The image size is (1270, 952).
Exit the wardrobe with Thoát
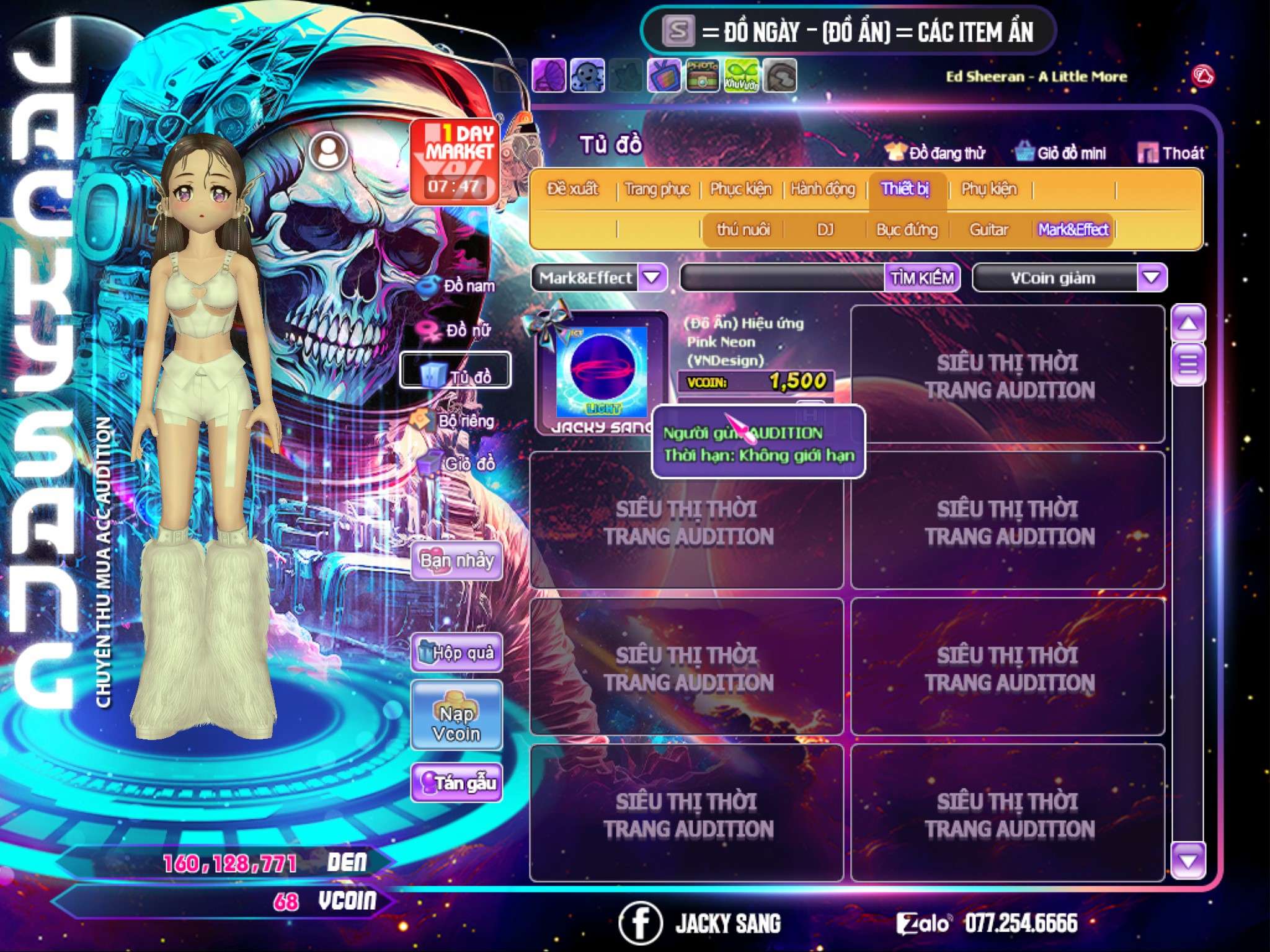click(x=1171, y=153)
